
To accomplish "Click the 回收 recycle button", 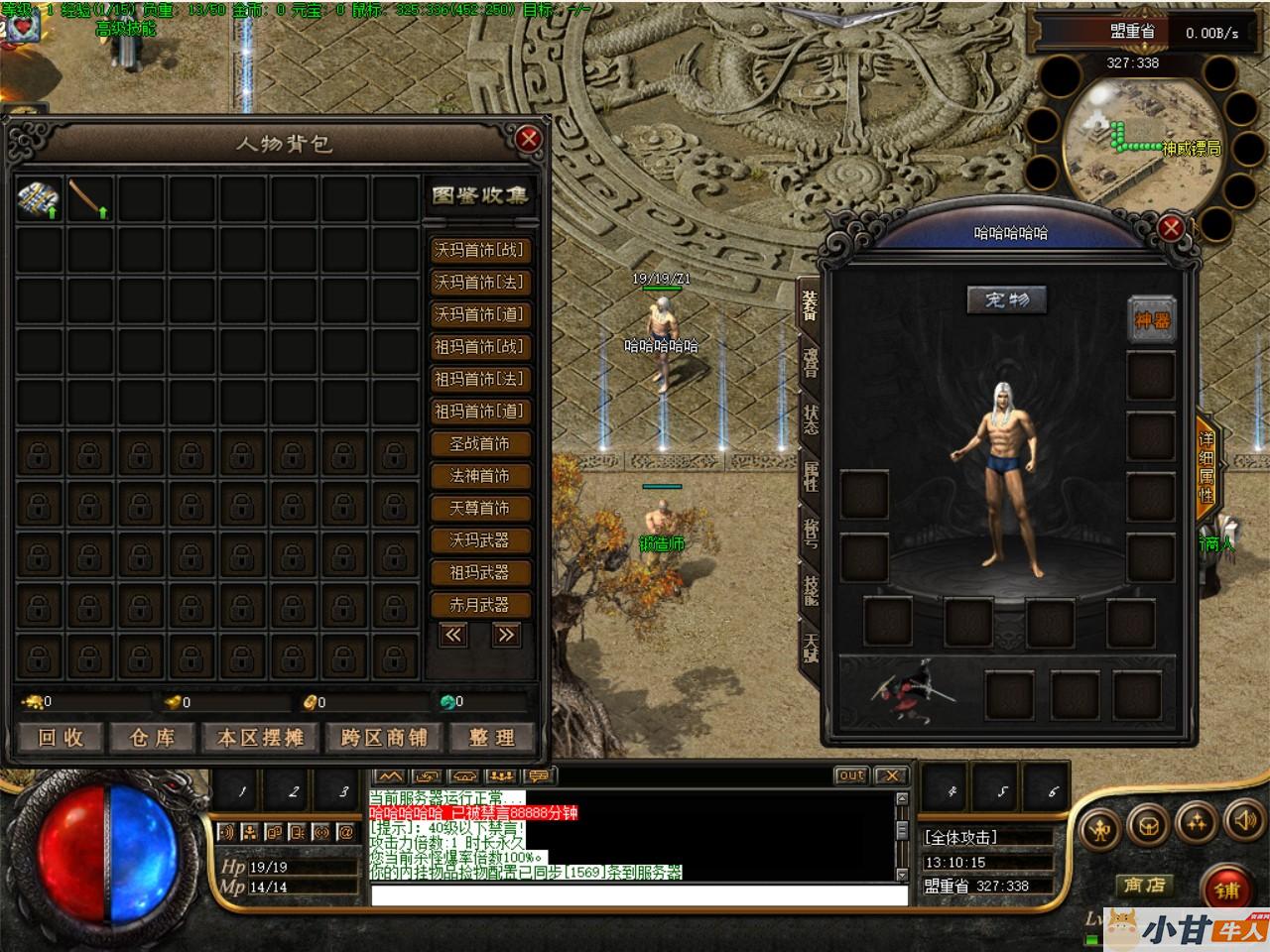I will tap(62, 738).
